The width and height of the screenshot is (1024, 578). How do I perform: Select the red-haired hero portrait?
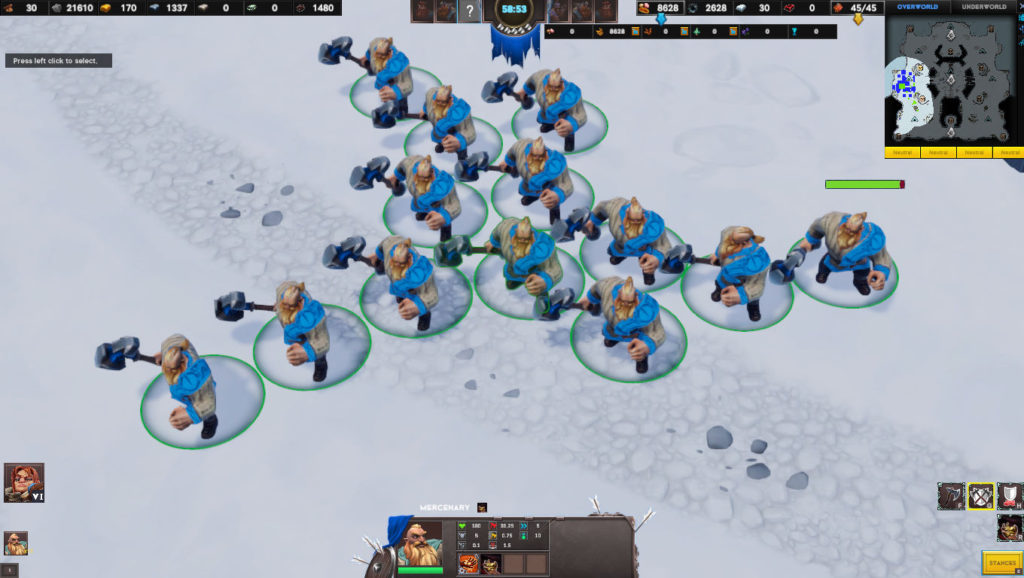click(x=23, y=482)
